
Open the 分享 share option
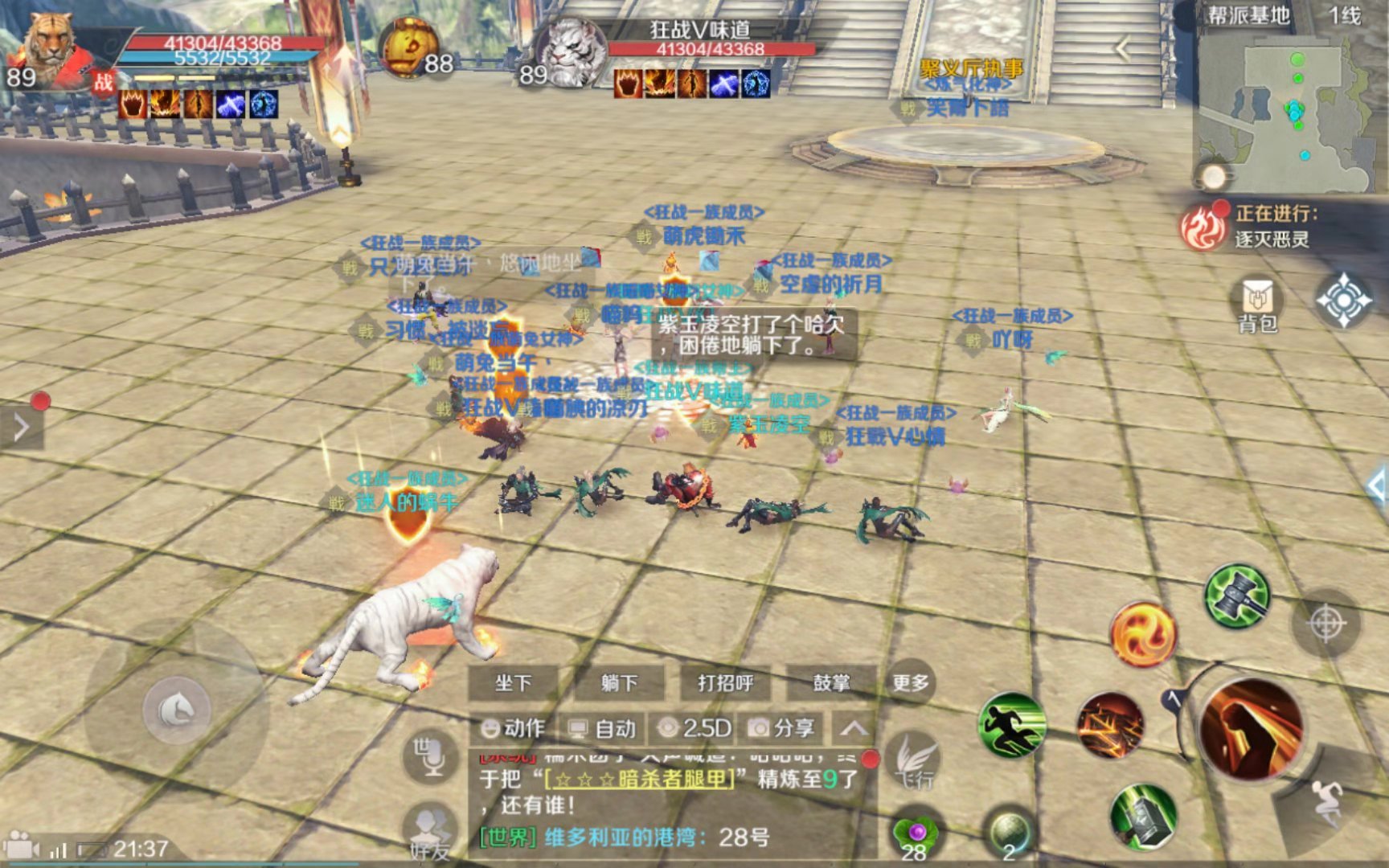pyautogui.click(x=782, y=728)
